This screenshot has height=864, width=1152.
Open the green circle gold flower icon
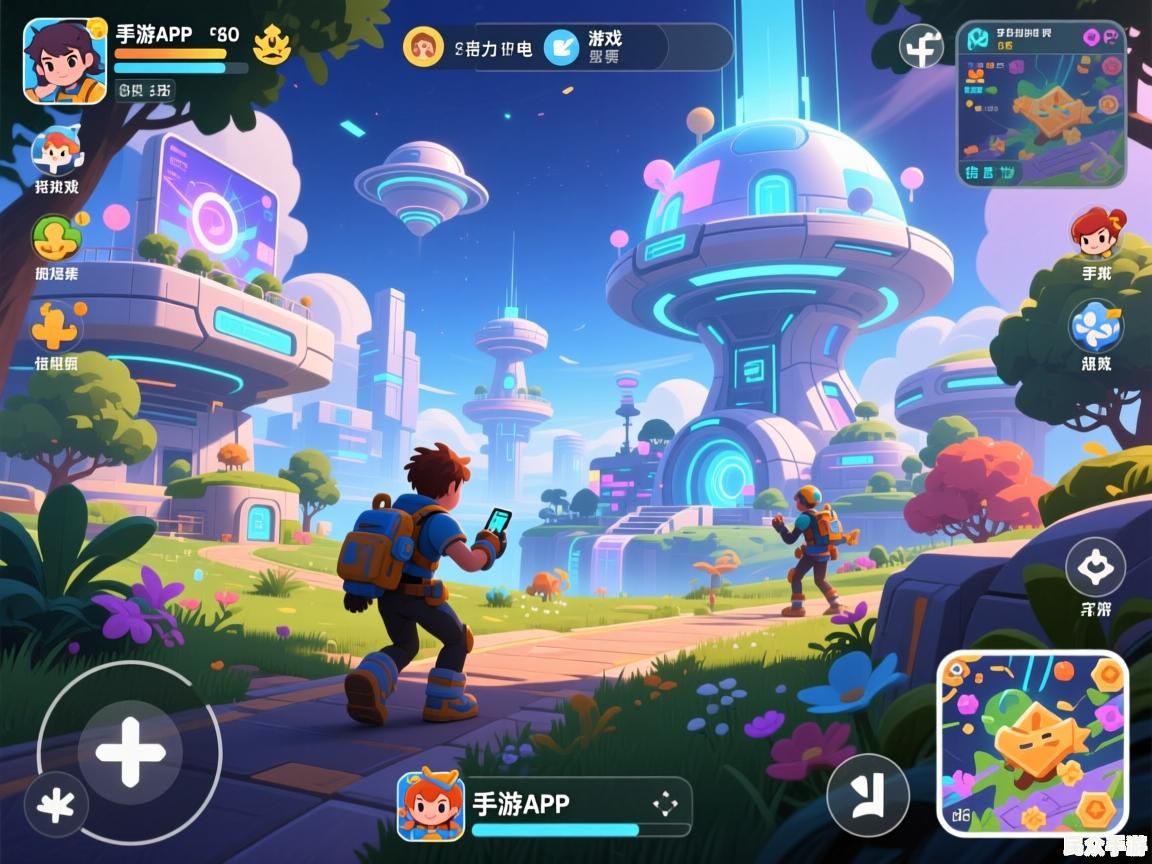[x=56, y=239]
